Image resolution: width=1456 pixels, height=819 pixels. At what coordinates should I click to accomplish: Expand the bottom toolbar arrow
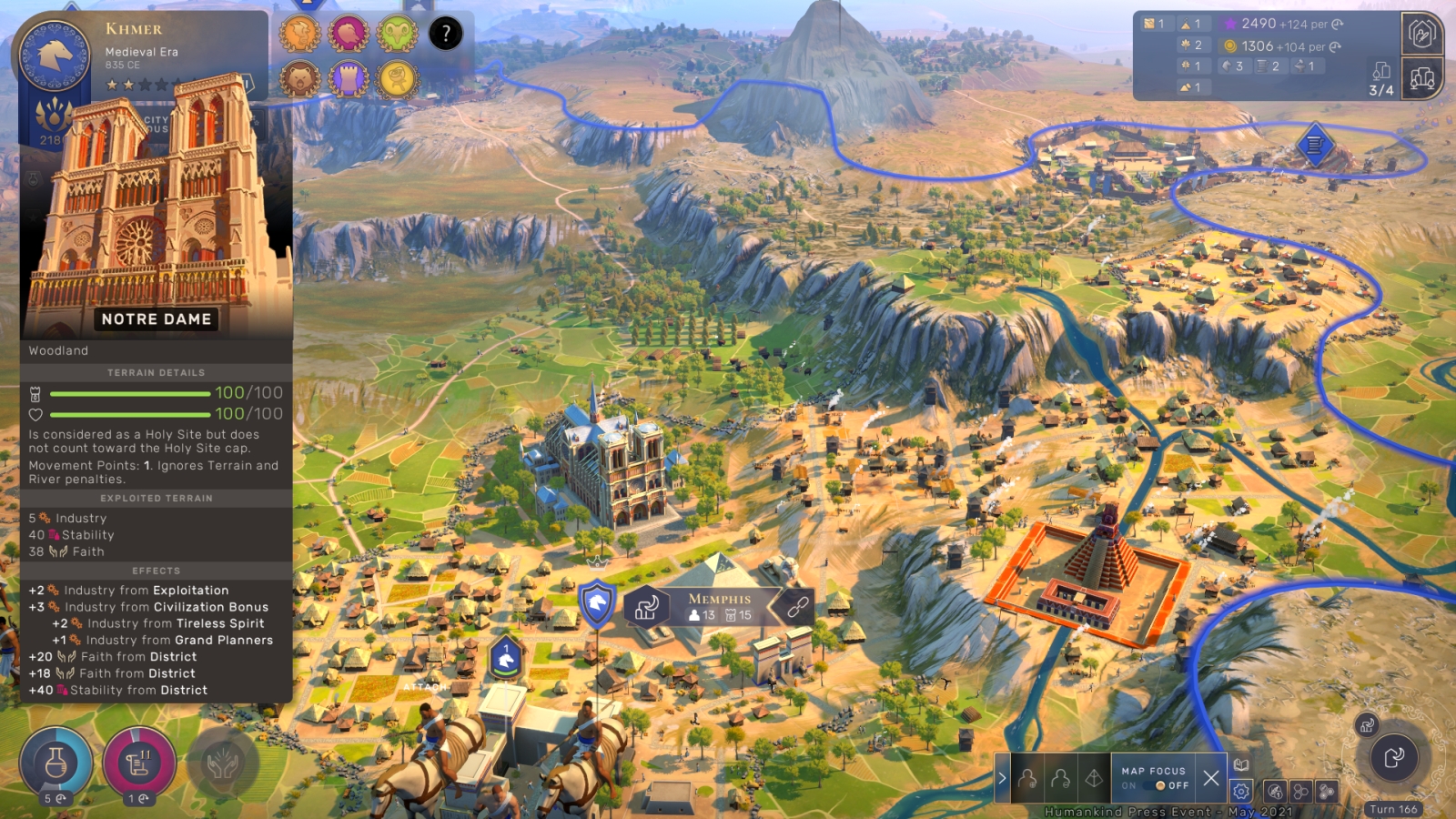pyautogui.click(x=1002, y=778)
